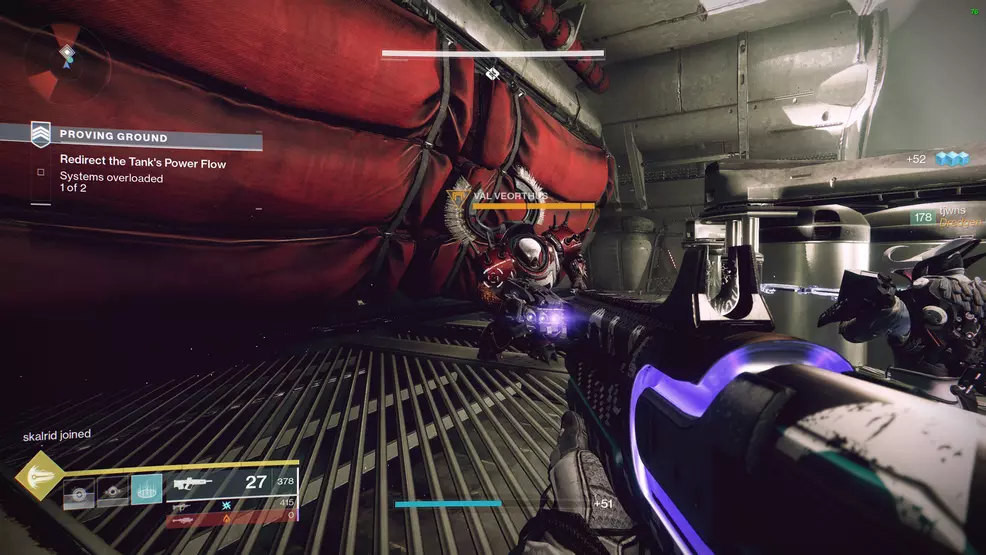The height and width of the screenshot is (555, 986).
Task: Select the grenade ability icon
Action: [x=80, y=491]
